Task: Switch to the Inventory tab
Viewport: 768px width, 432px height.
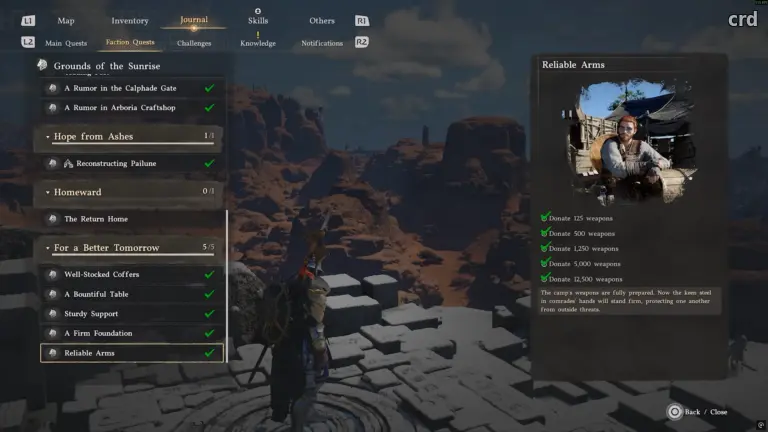Action: pos(130,20)
